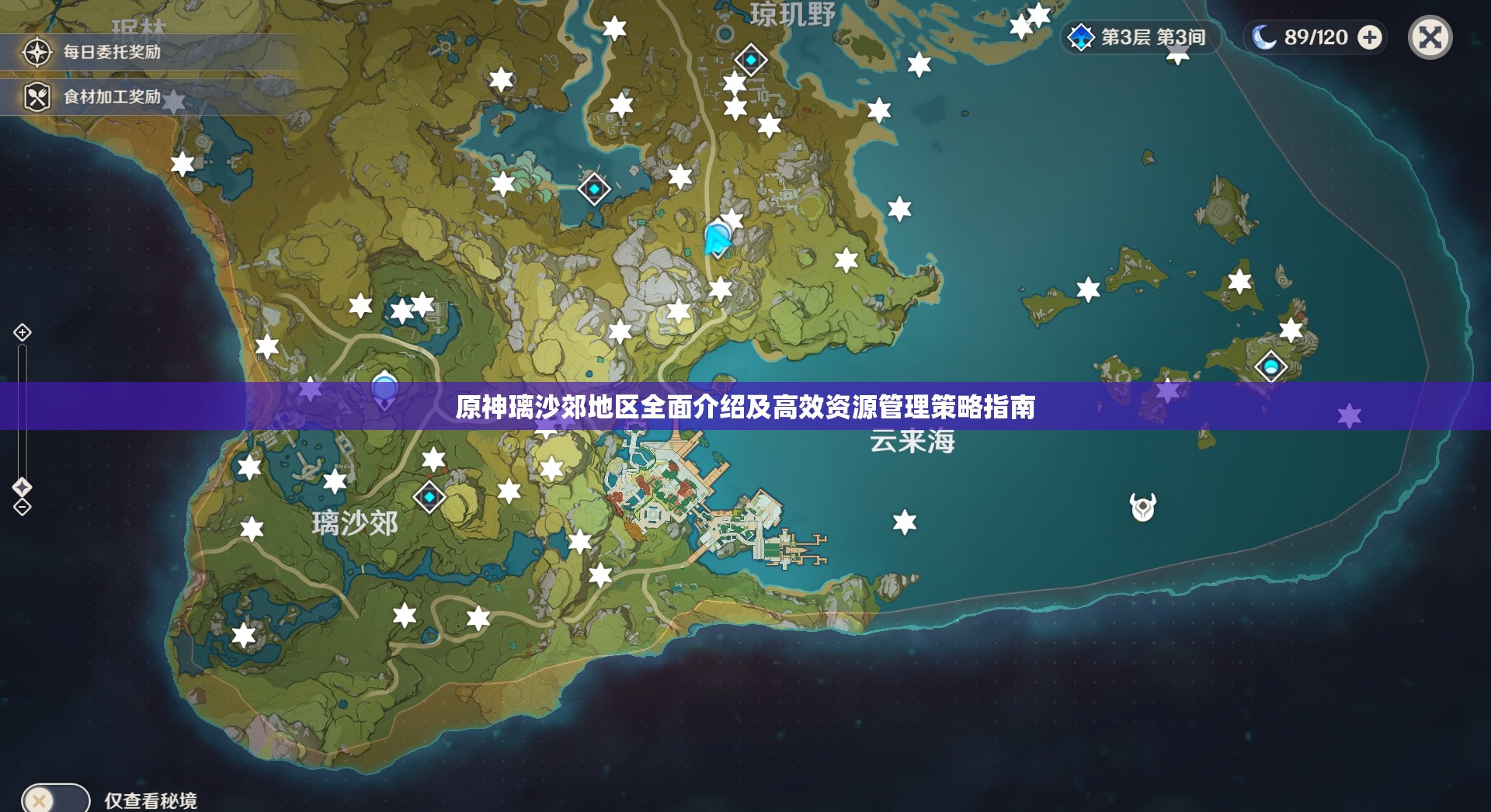Zoom in using the plus diamond above the zoom bar
Screen dimensions: 1491x812
21,333
